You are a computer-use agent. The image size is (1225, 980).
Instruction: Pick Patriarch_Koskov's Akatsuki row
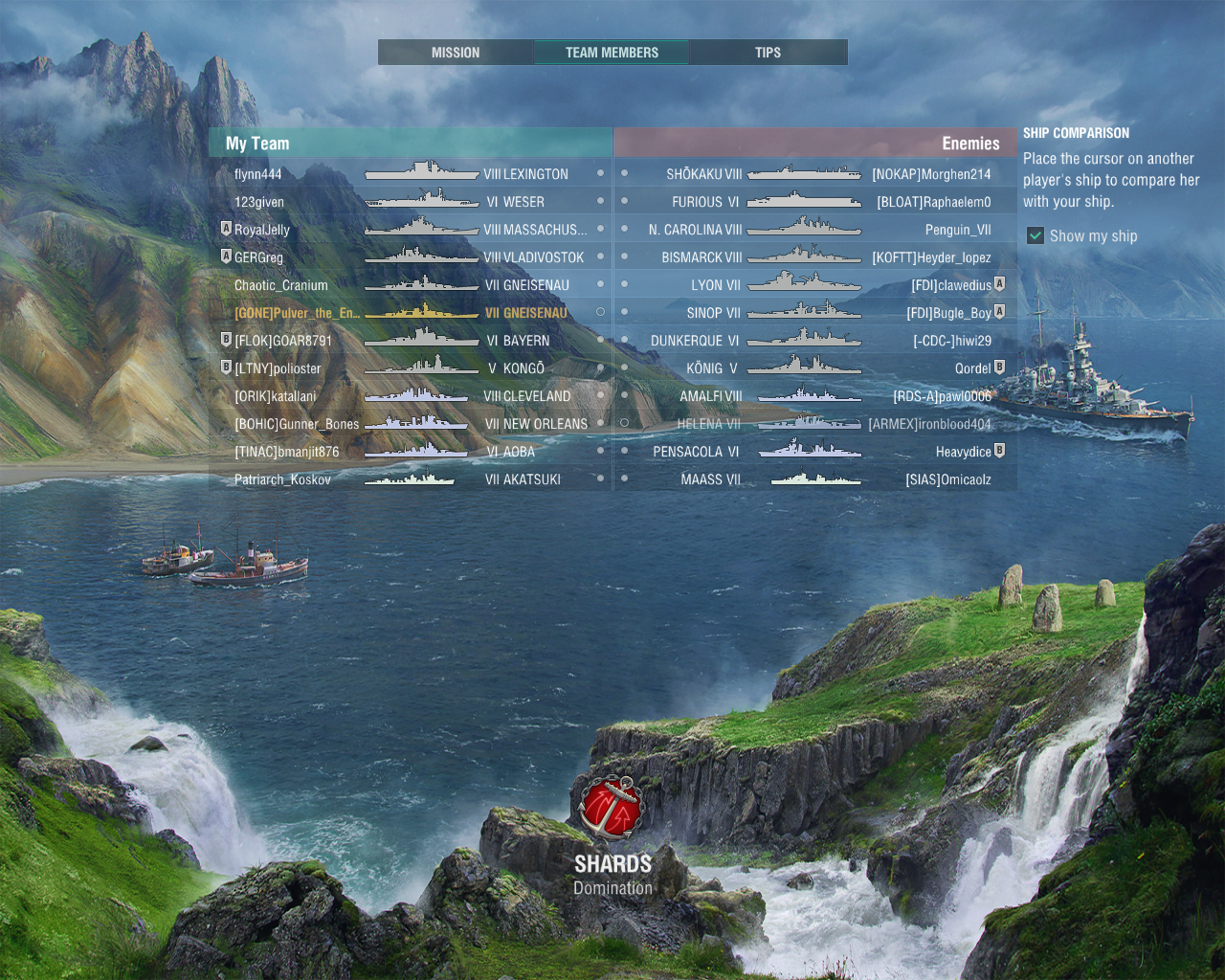(412, 479)
